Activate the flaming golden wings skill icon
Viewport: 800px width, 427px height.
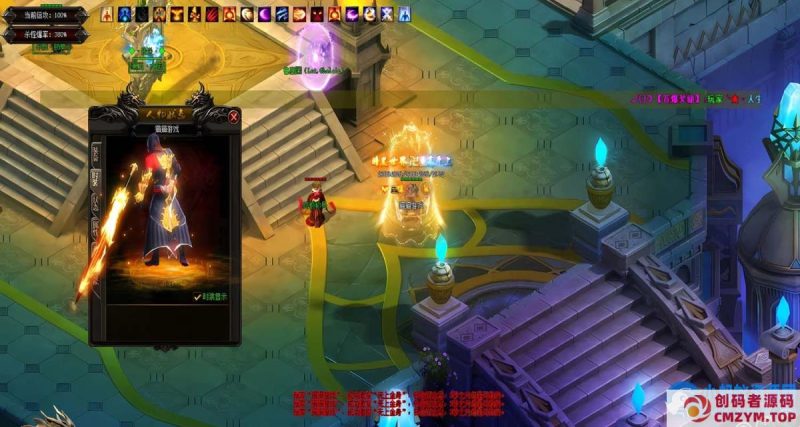(176, 15)
